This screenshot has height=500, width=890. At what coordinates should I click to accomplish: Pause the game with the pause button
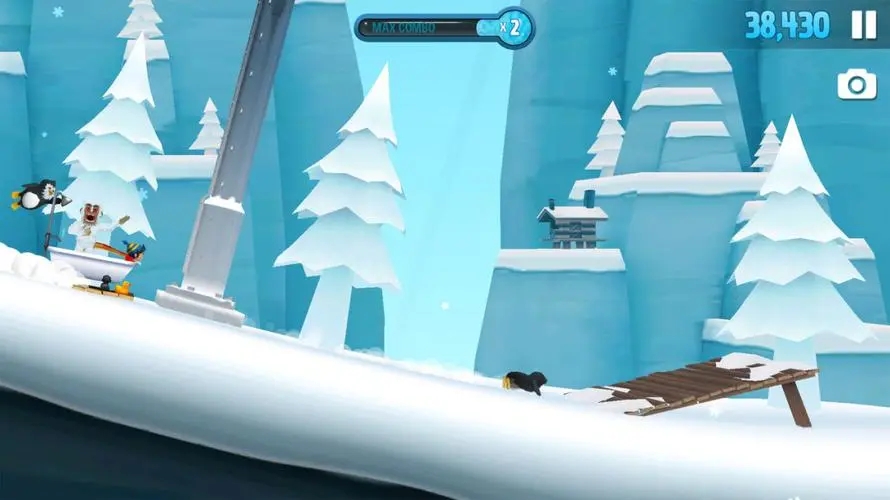[863, 25]
